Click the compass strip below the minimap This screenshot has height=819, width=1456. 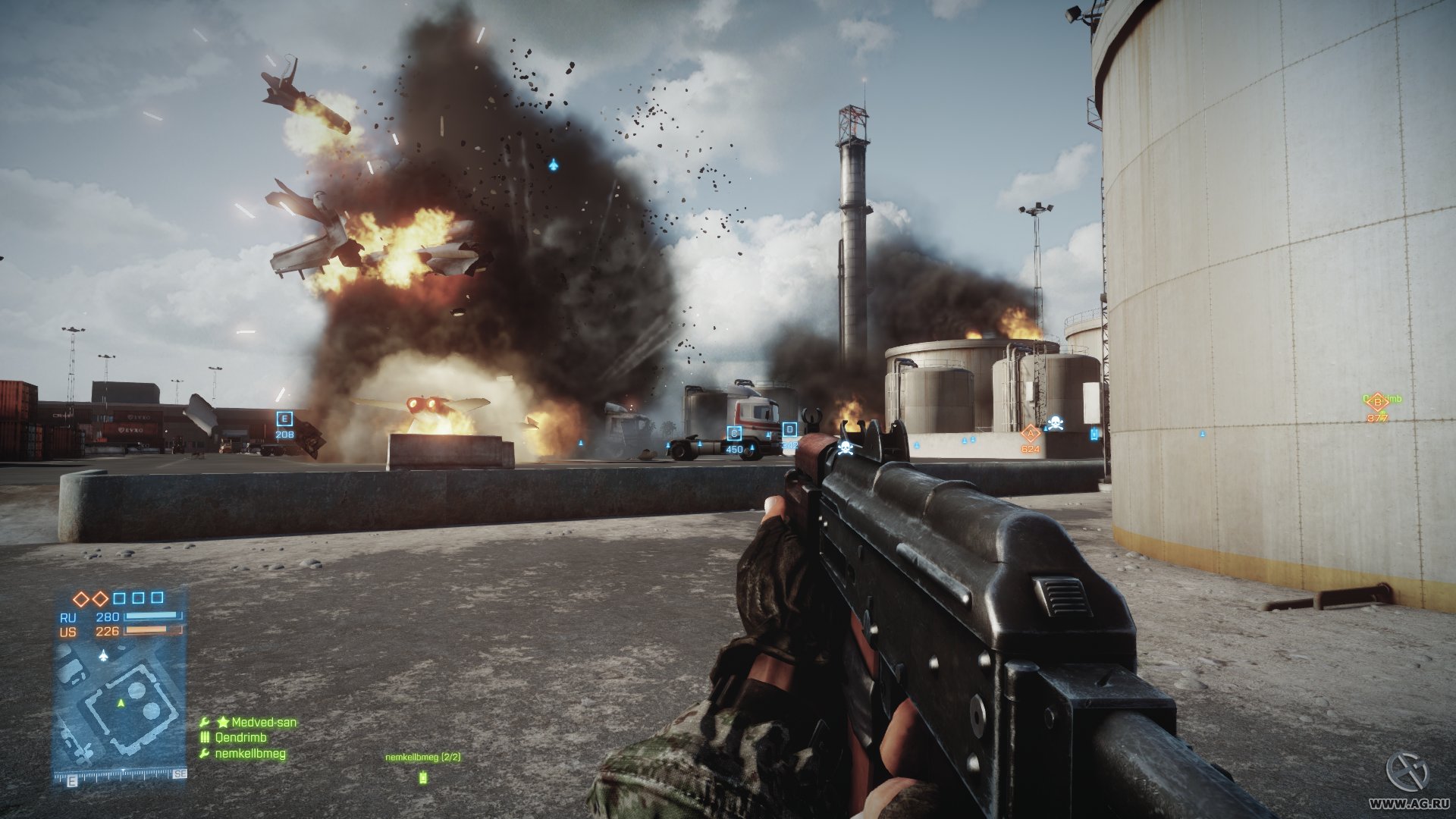point(121,776)
